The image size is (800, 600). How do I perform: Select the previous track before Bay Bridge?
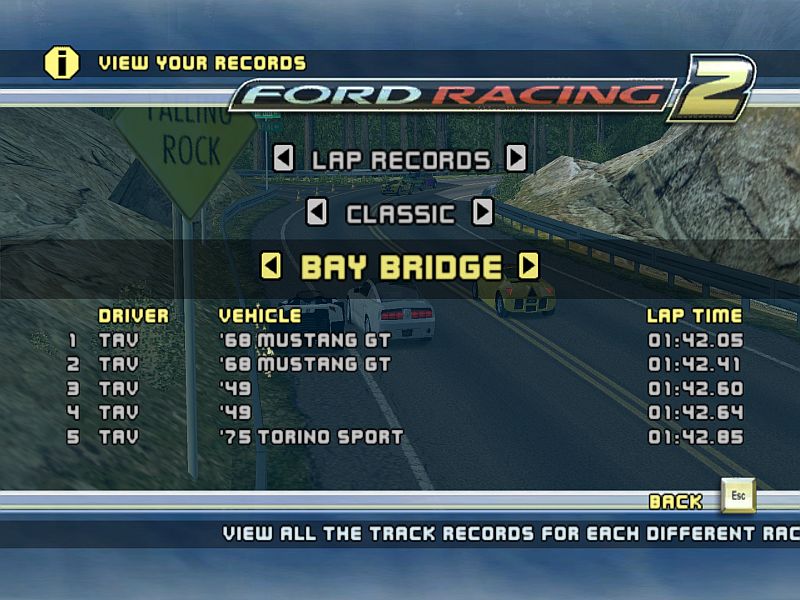tap(270, 266)
